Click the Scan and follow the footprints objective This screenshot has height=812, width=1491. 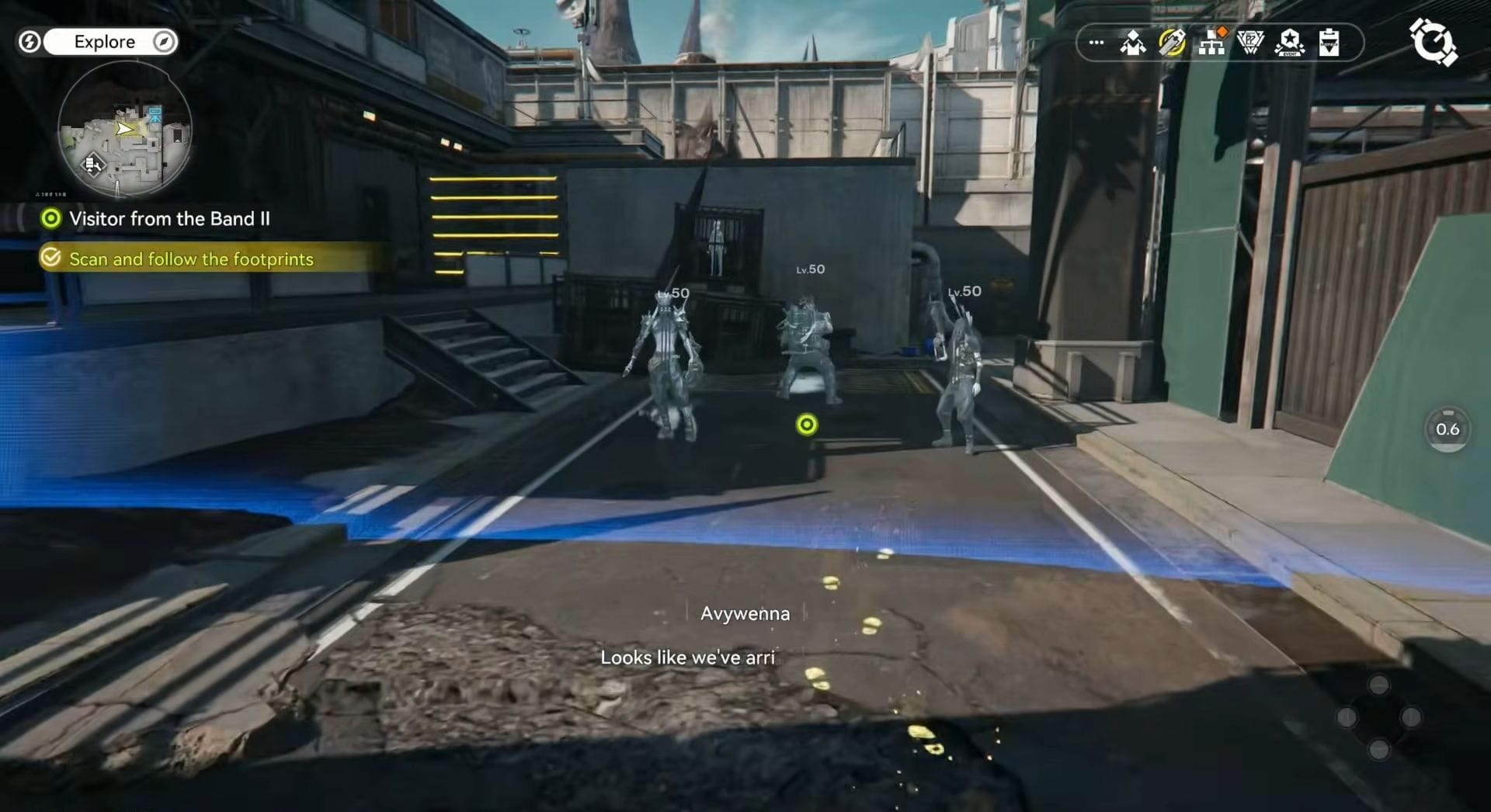tap(191, 259)
